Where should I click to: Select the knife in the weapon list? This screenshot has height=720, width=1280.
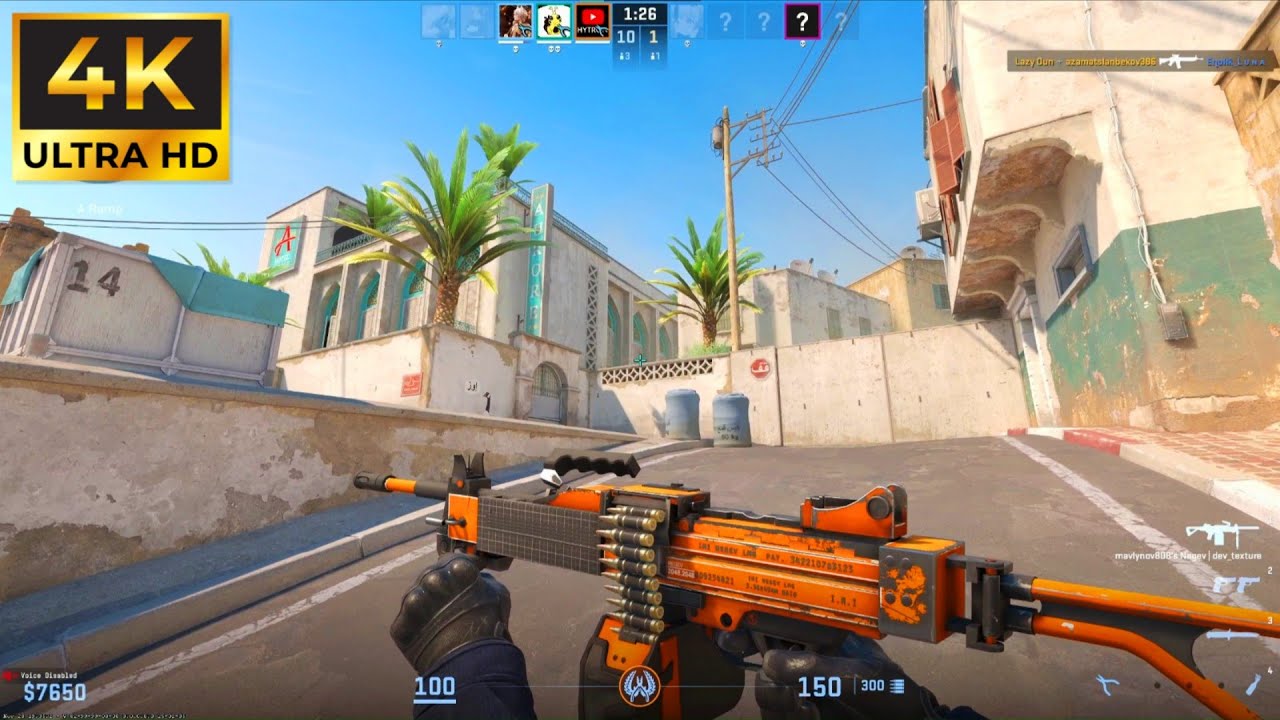1232,634
